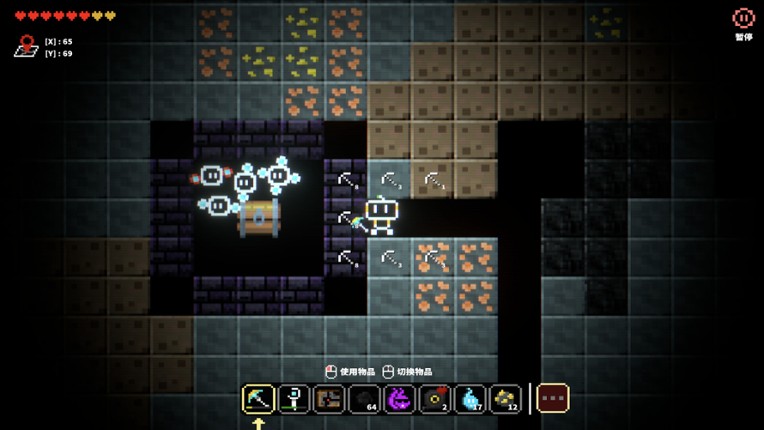This screenshot has width=764, height=430.
Task: Select the pickaxe hotbar slot
Action: (259, 398)
